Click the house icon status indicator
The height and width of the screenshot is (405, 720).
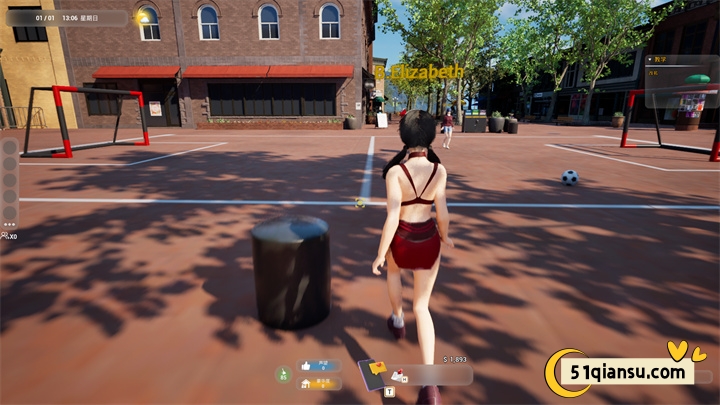[306, 382]
